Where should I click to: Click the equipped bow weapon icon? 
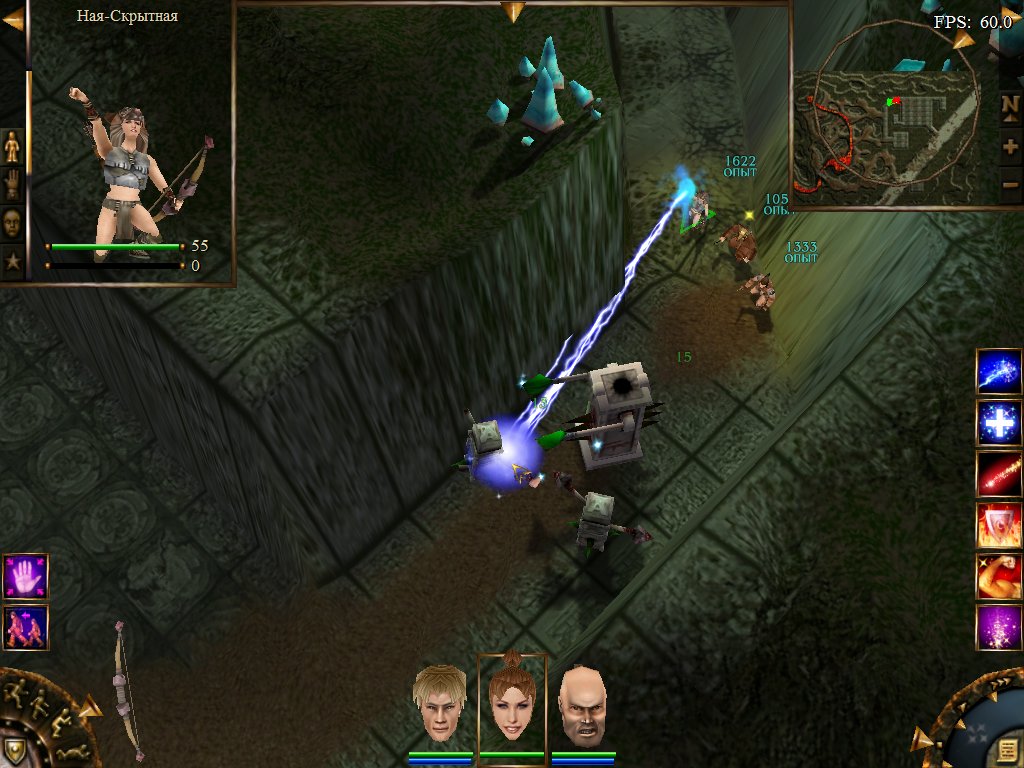[127, 690]
